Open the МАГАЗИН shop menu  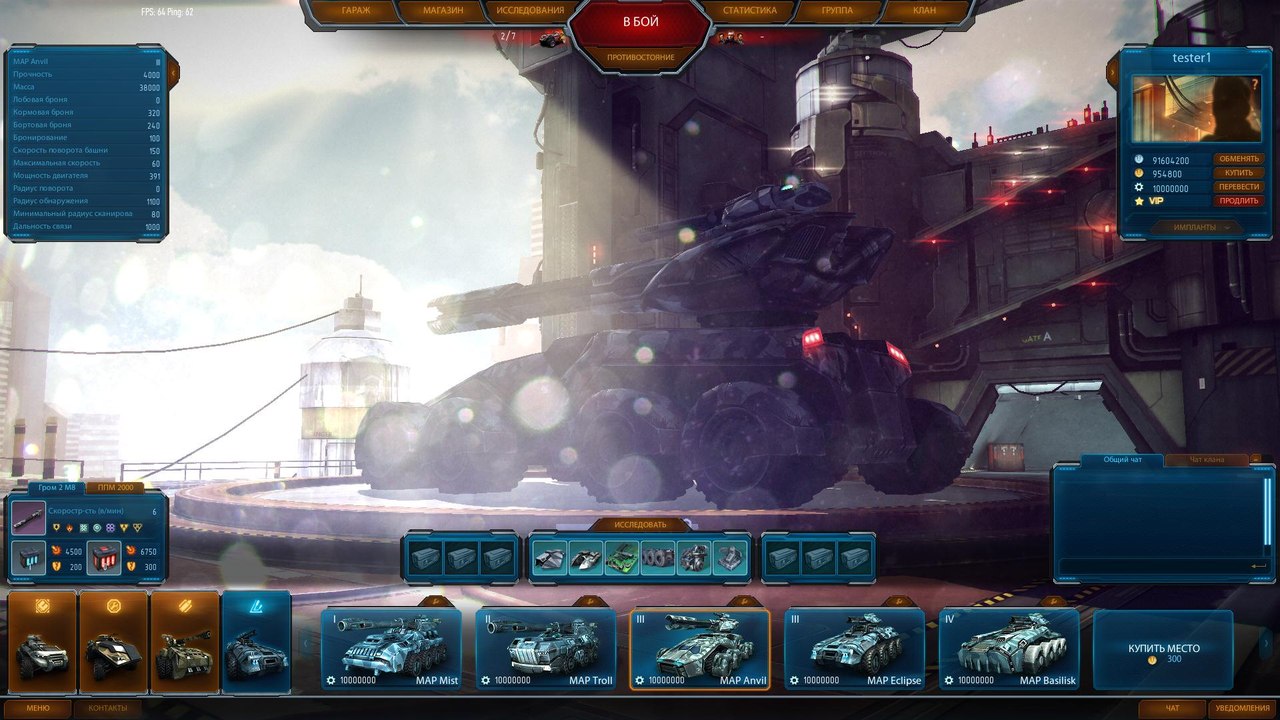[x=442, y=11]
